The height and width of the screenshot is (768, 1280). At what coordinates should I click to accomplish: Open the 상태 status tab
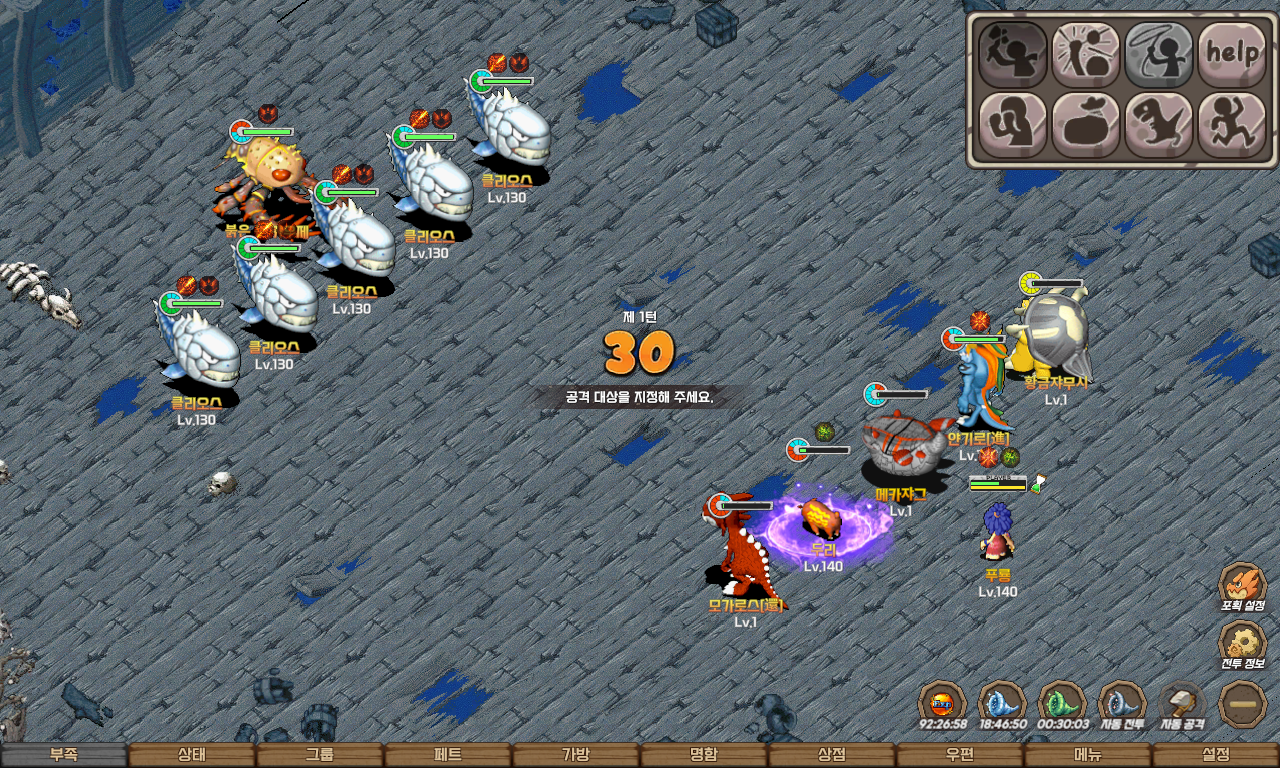[x=192, y=755]
